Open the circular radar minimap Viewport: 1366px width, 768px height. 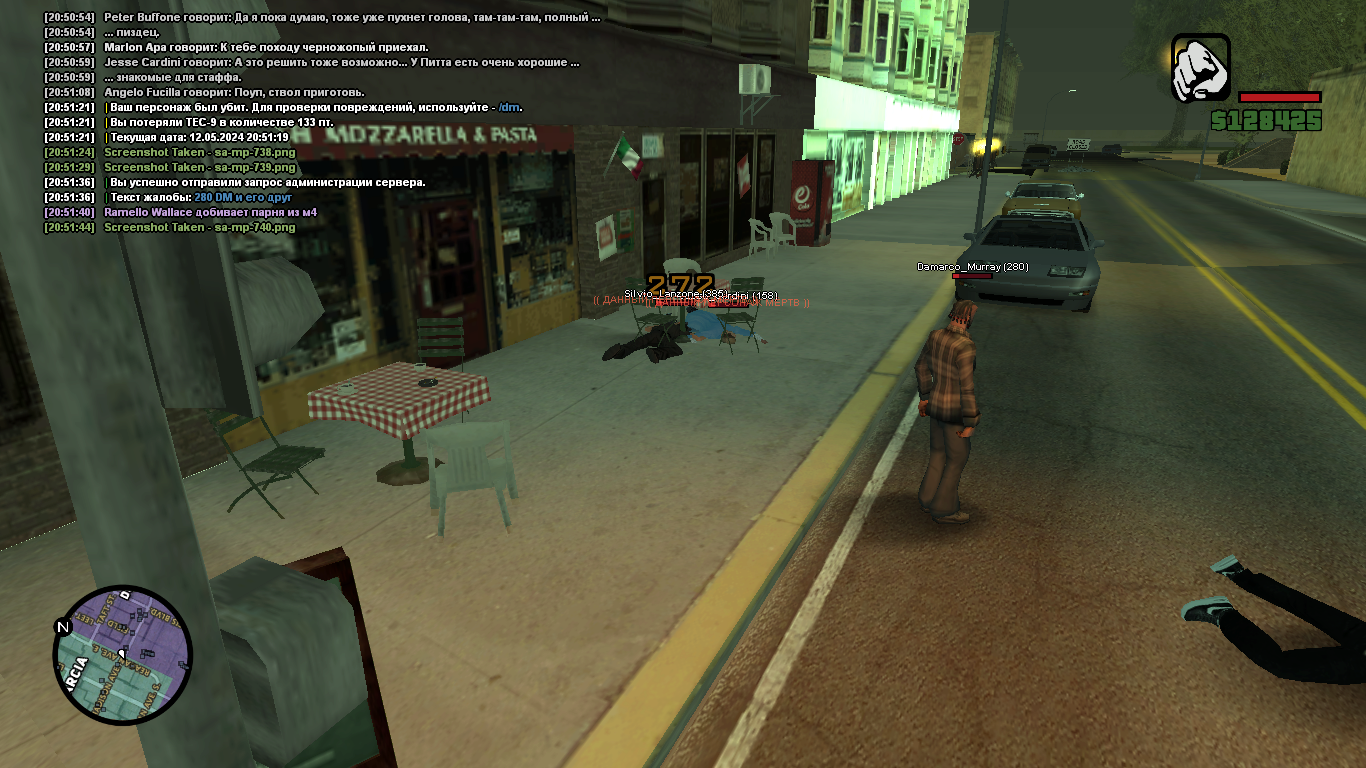click(x=122, y=655)
